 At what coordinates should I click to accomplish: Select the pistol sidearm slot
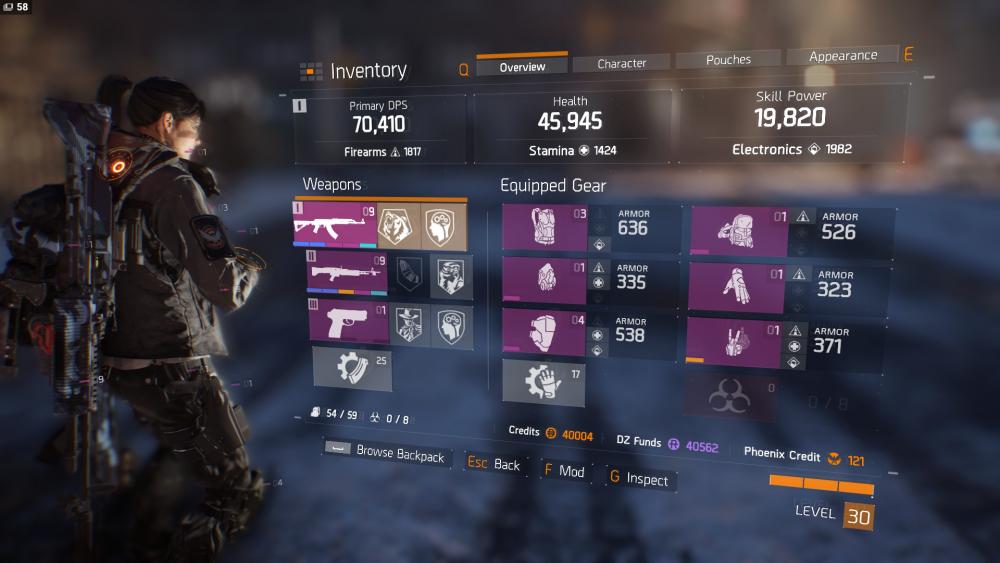point(347,323)
